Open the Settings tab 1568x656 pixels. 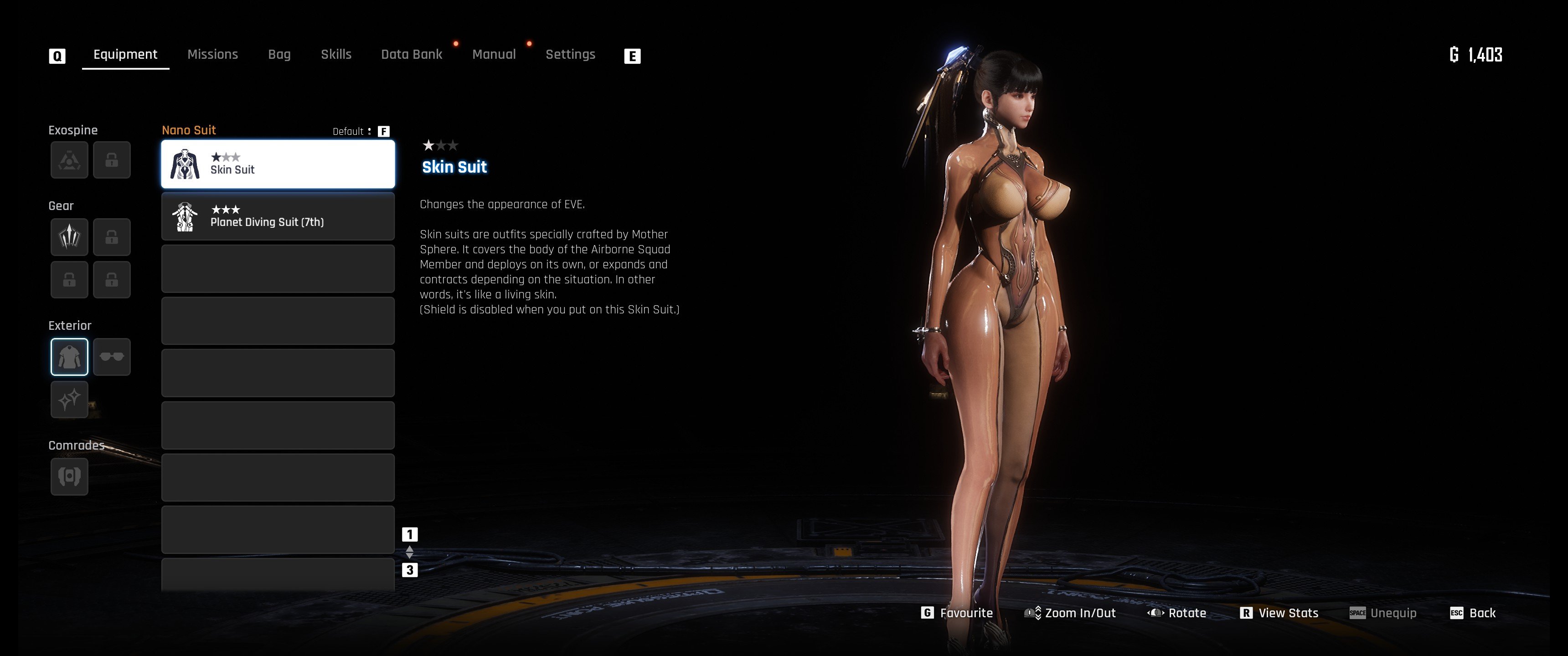[x=570, y=55]
